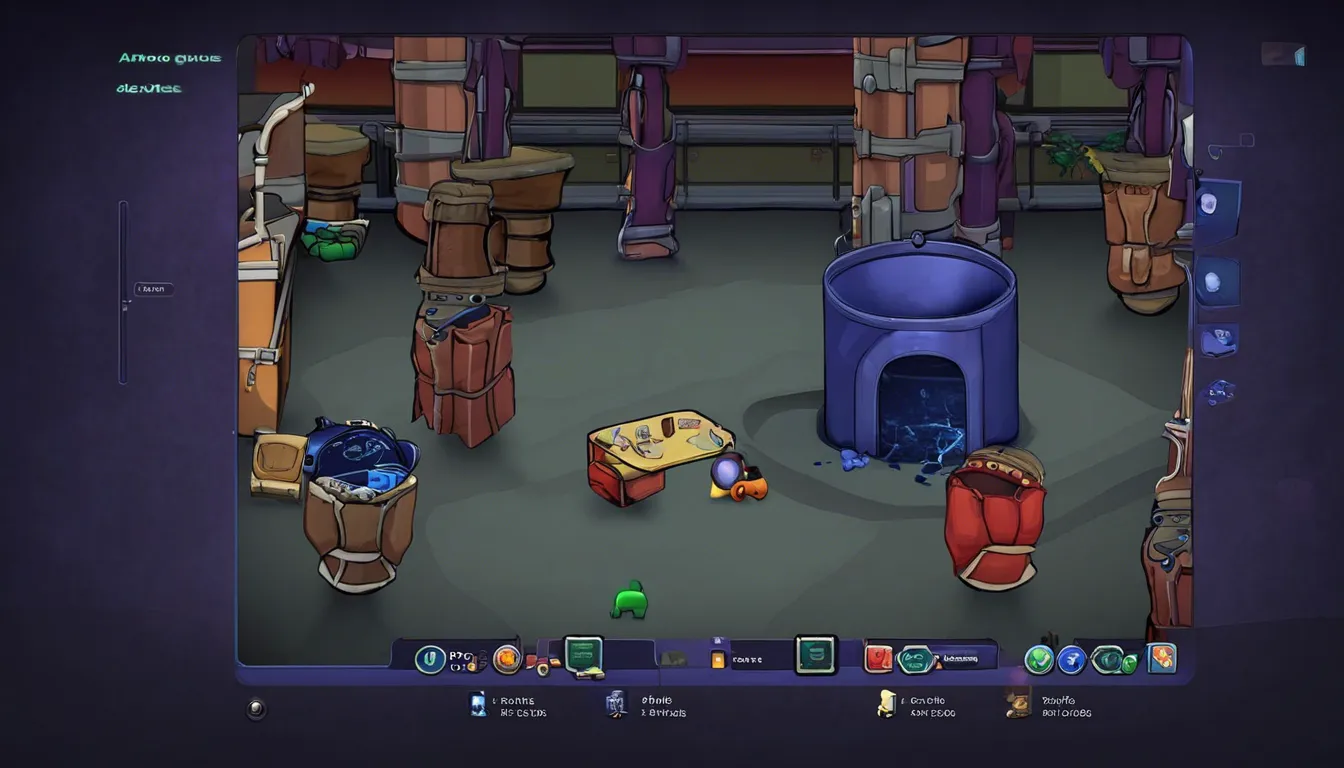Click the green checkmark button
This screenshot has height=768, width=1344.
1039,659
